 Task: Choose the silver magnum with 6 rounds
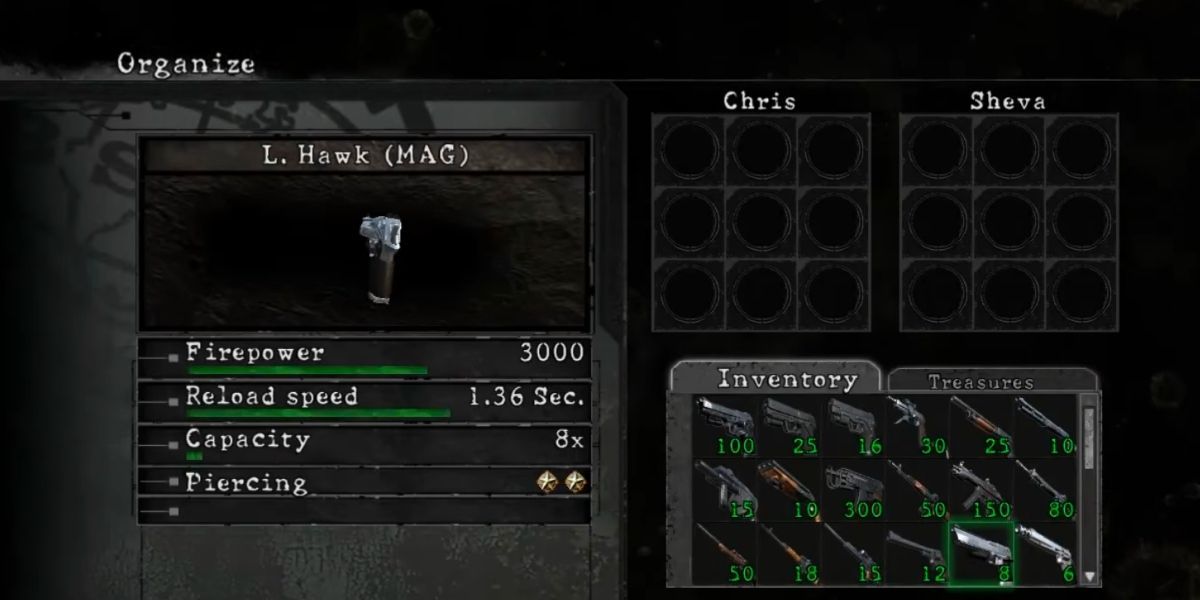tap(1044, 553)
